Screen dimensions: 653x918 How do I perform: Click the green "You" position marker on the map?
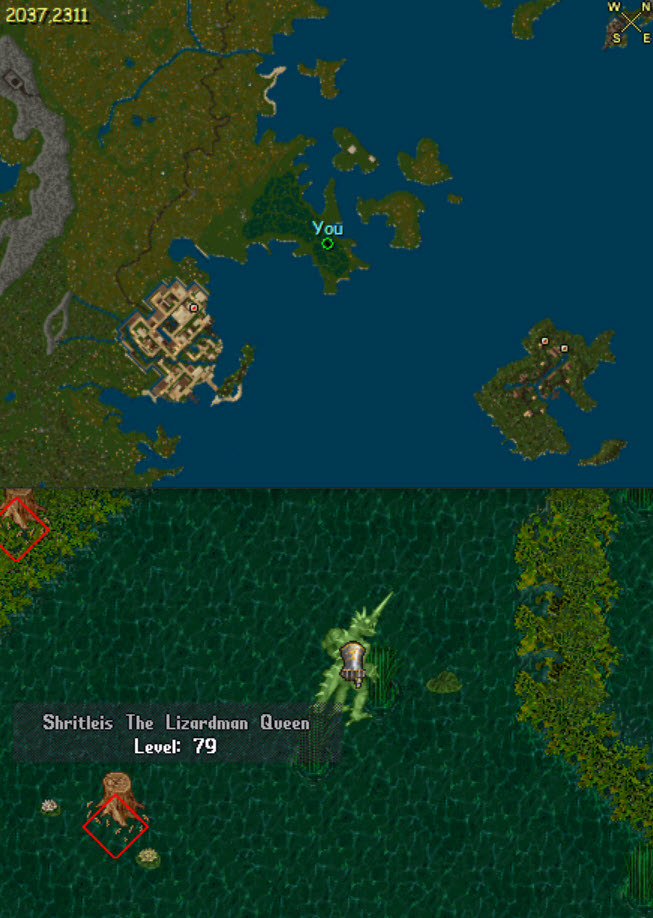click(327, 243)
